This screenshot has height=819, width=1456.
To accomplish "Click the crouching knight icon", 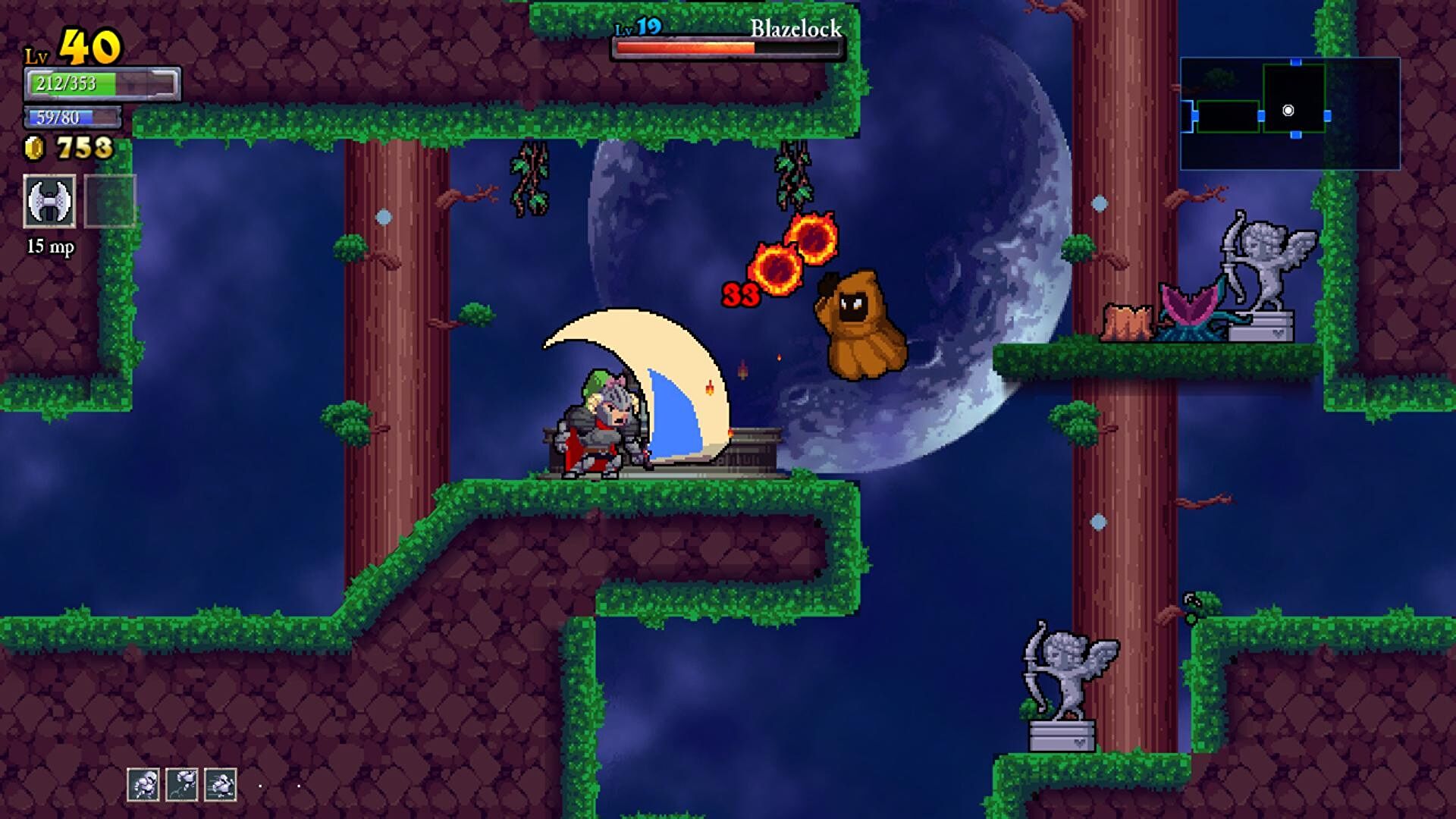I will pos(143,784).
